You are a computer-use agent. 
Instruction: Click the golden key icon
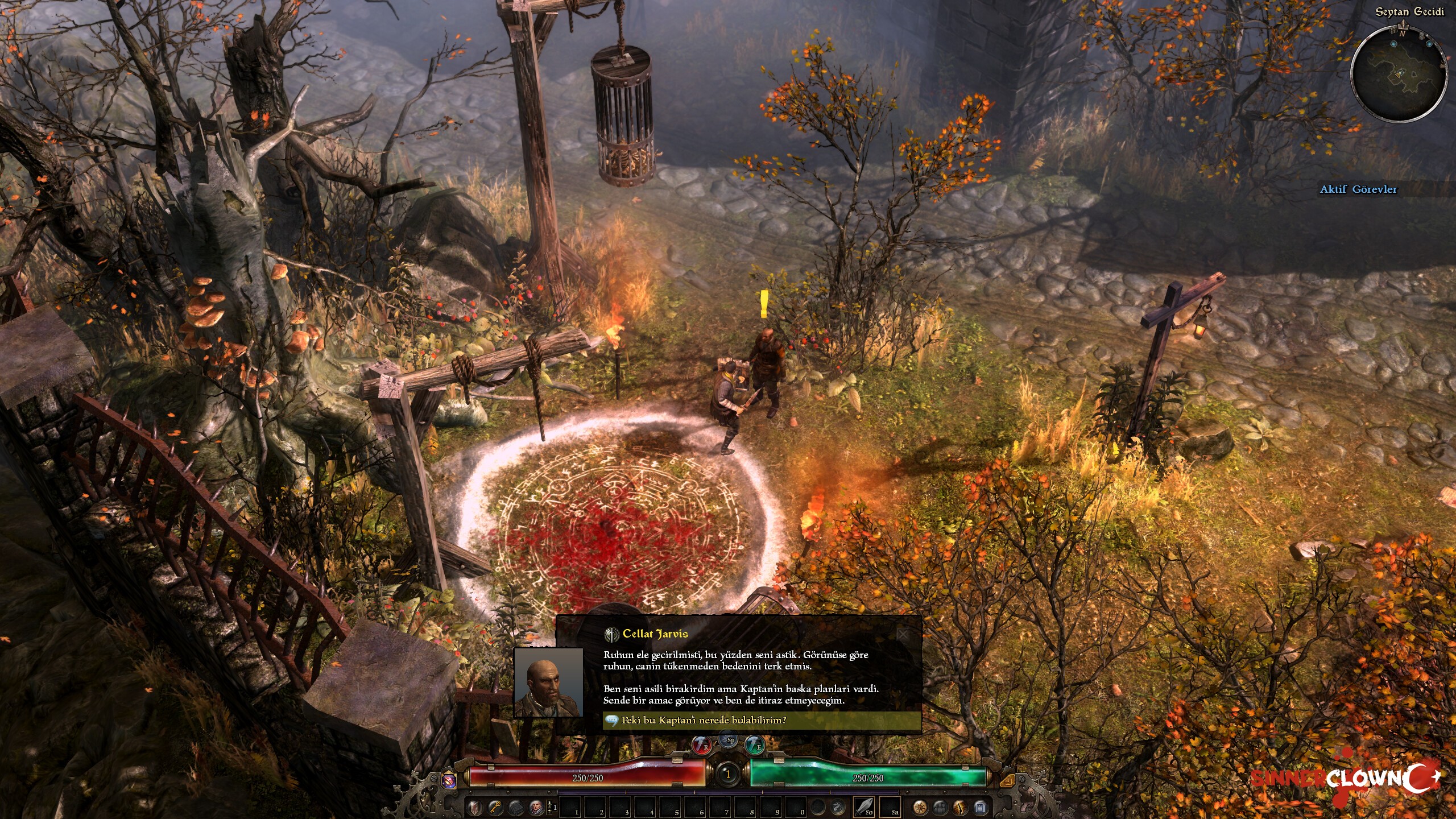coord(495,807)
